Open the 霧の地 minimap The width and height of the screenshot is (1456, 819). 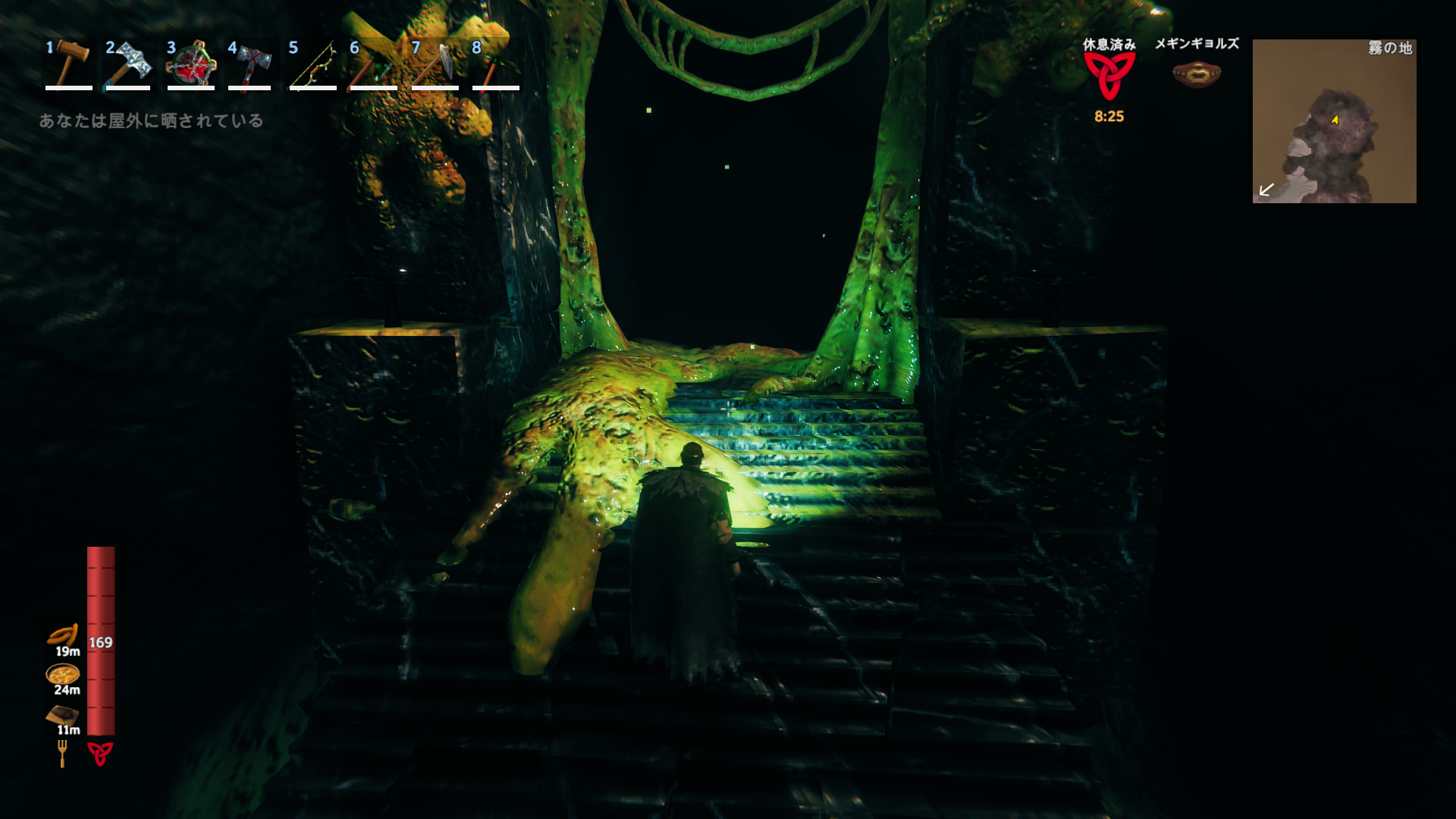(1334, 121)
